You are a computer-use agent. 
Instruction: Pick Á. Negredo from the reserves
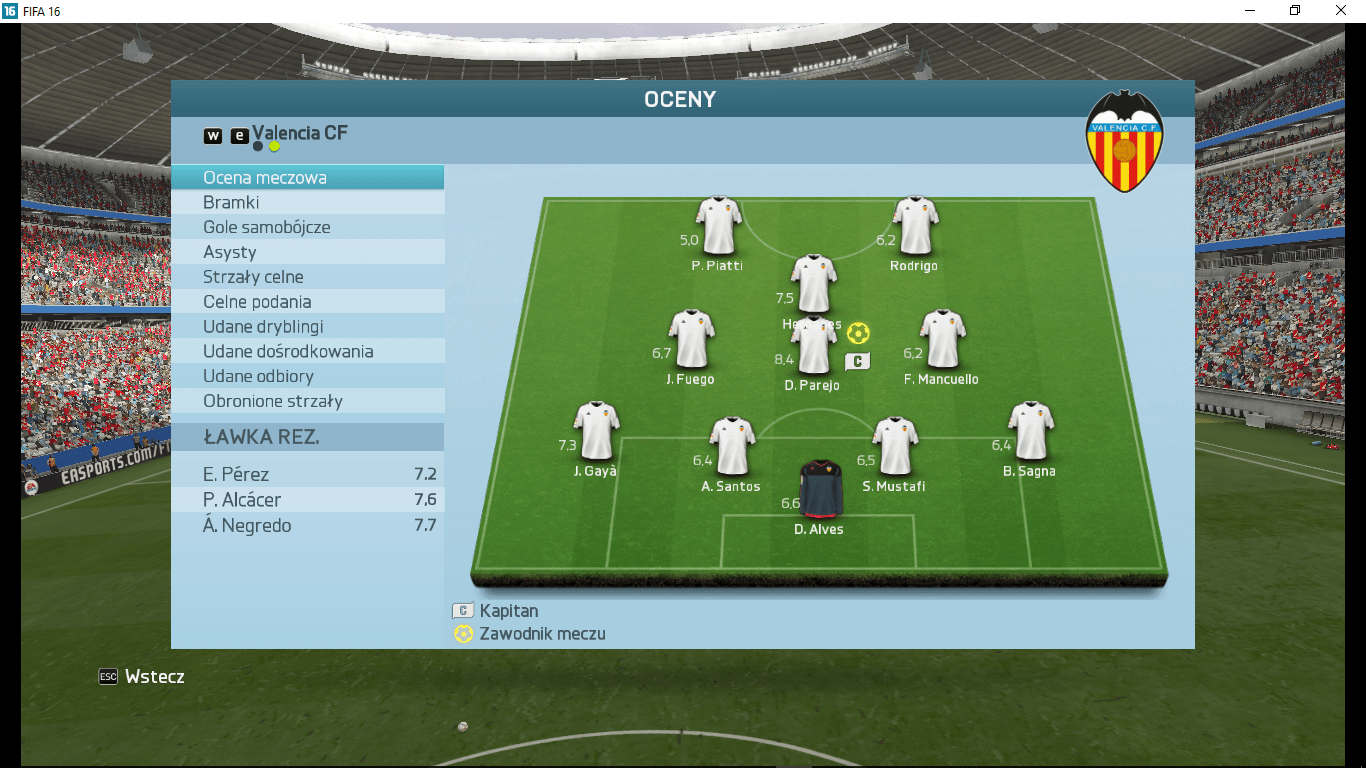click(307, 526)
